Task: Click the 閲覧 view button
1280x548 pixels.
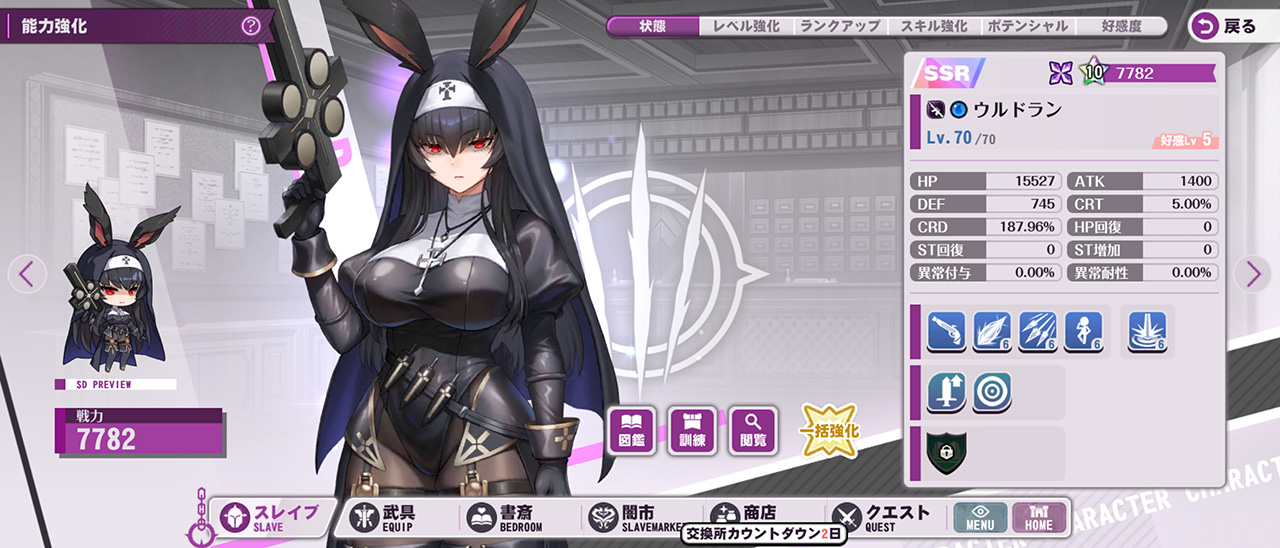Action: click(x=754, y=430)
